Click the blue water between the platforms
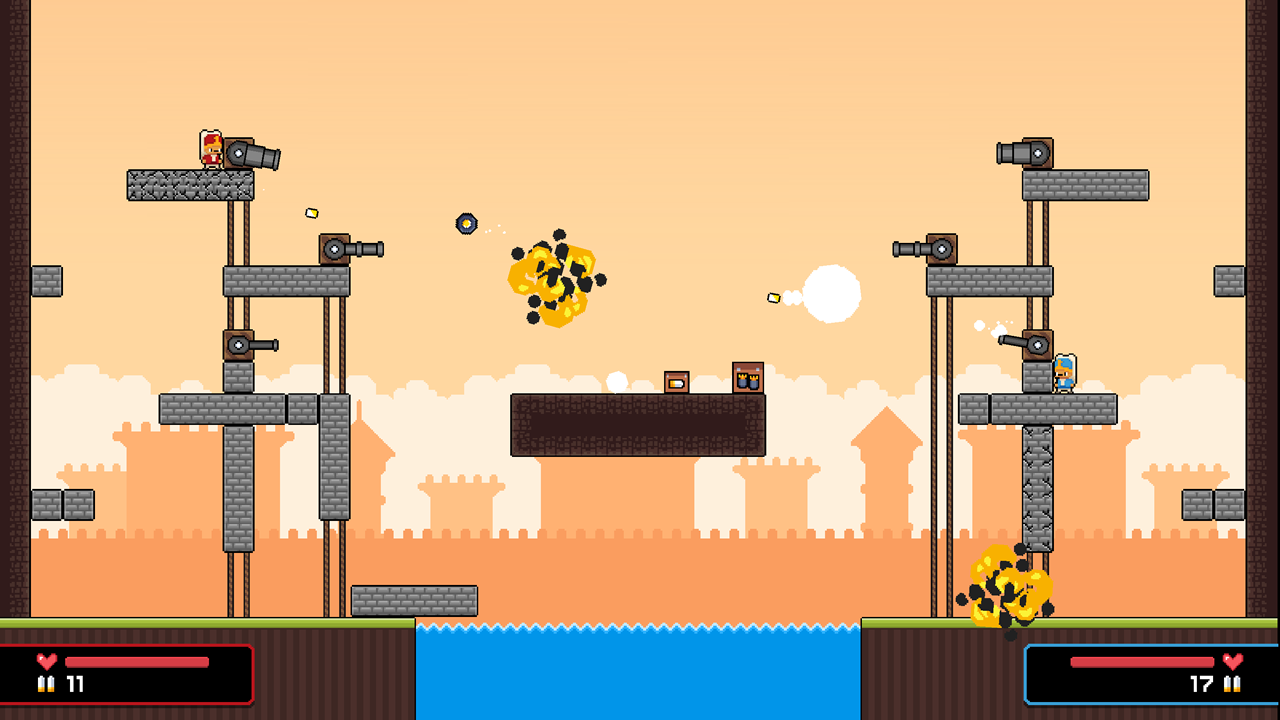This screenshot has height=720, width=1280. click(x=640, y=670)
